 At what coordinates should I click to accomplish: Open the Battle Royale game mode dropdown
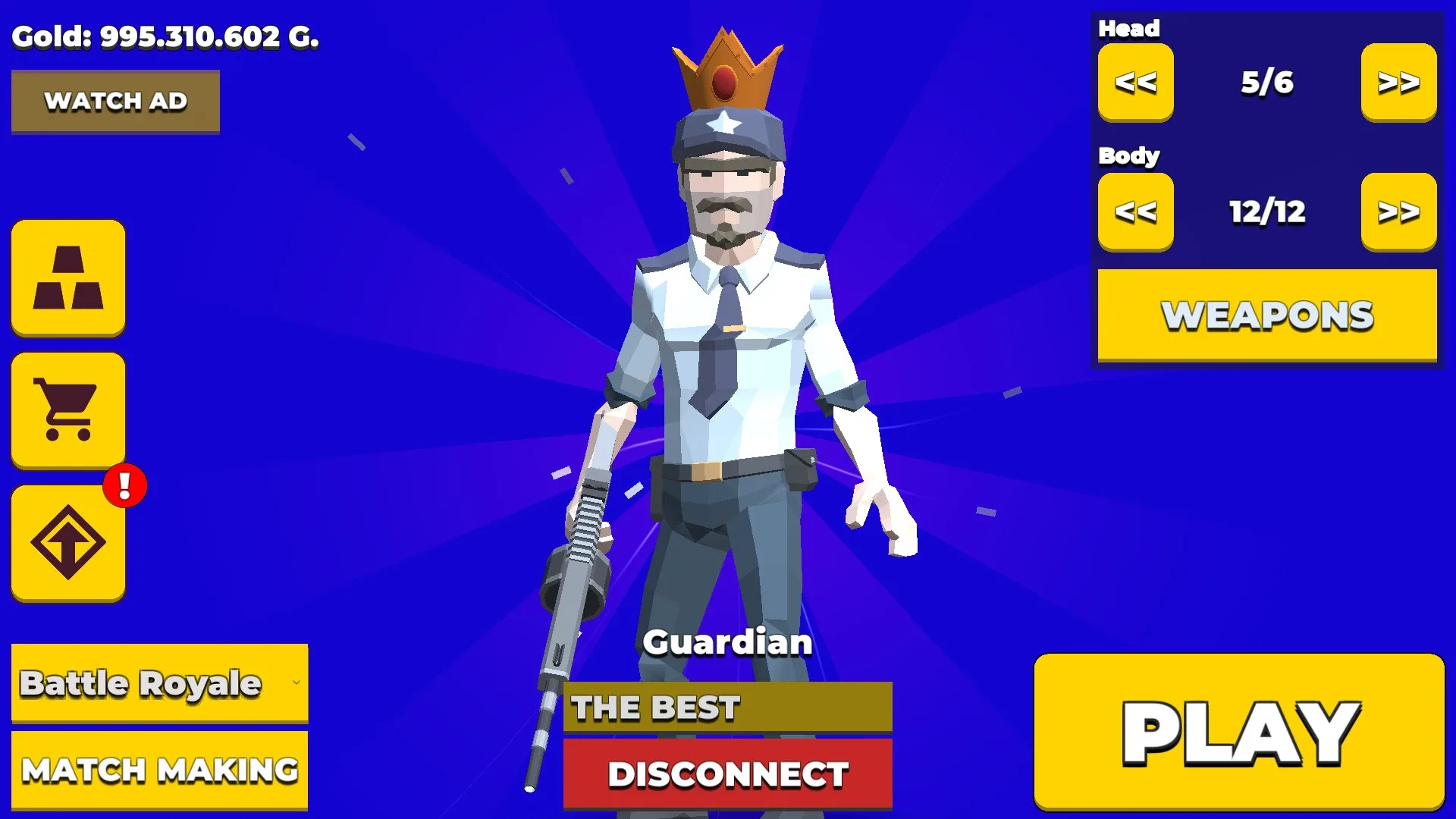click(160, 682)
